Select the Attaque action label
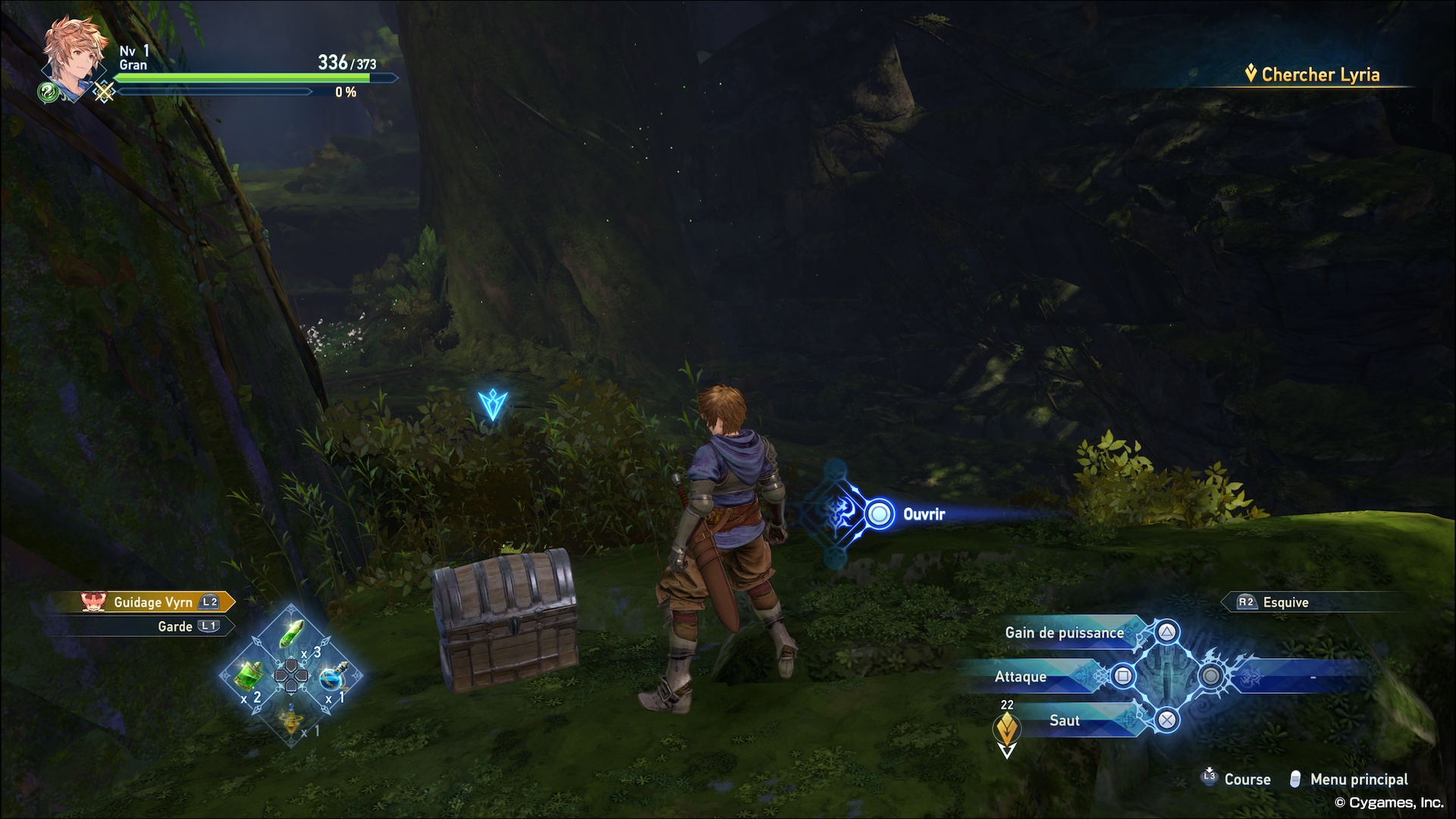The image size is (1456, 819). [x=1021, y=676]
